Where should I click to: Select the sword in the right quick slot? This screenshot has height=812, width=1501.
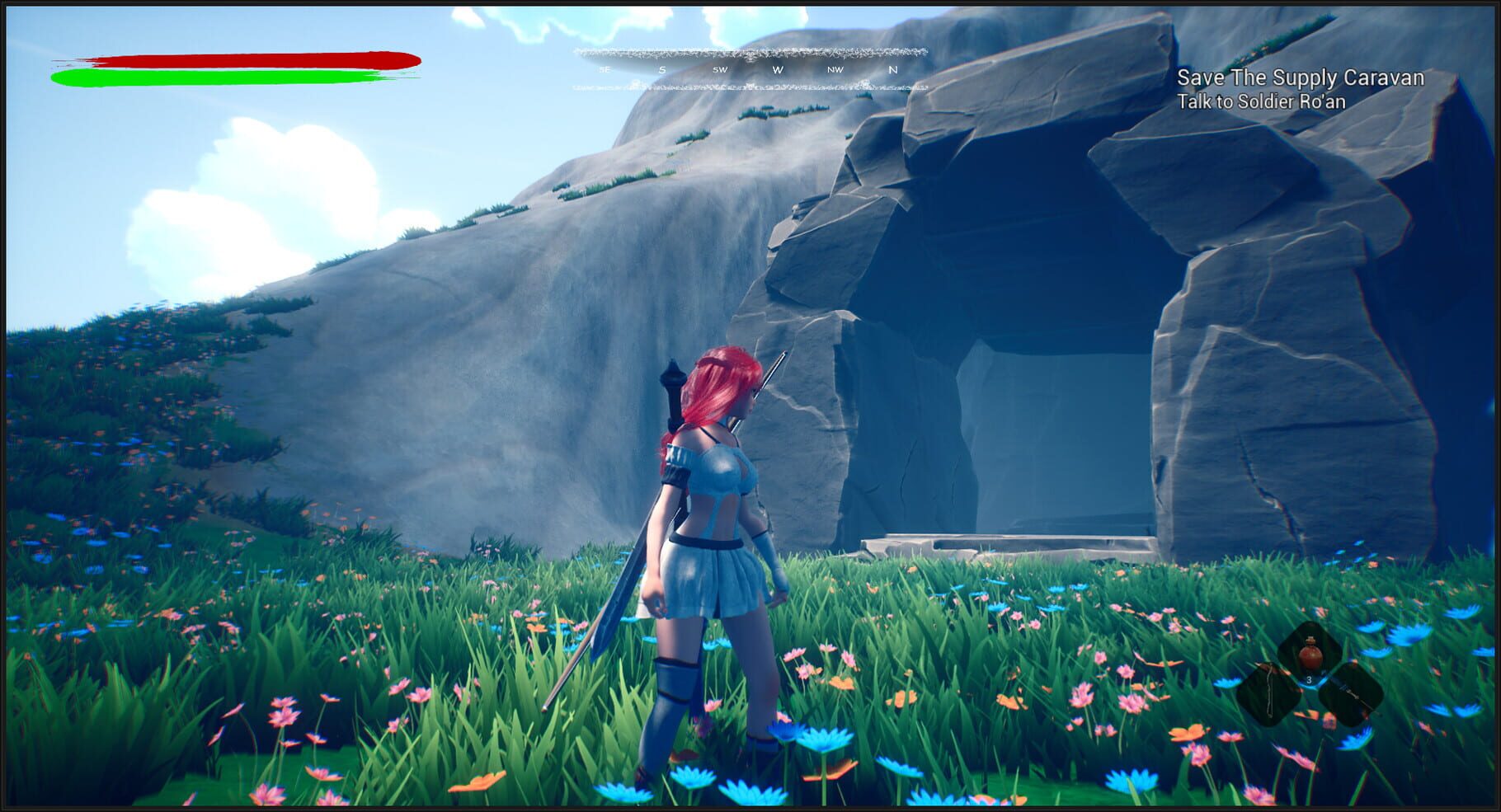(1353, 693)
